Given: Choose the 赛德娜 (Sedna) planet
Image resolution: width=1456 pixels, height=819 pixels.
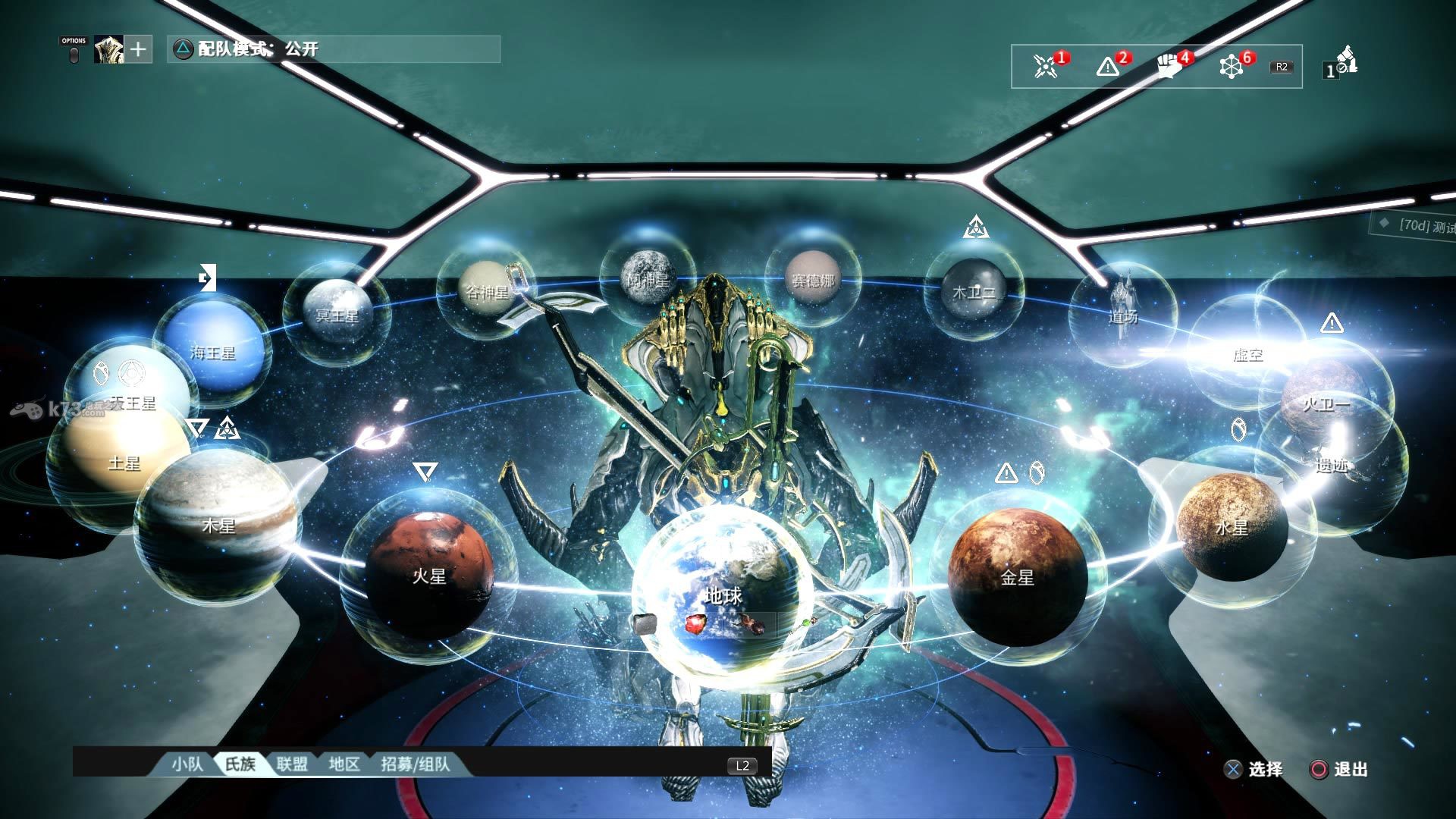Looking at the screenshot, I should (813, 281).
